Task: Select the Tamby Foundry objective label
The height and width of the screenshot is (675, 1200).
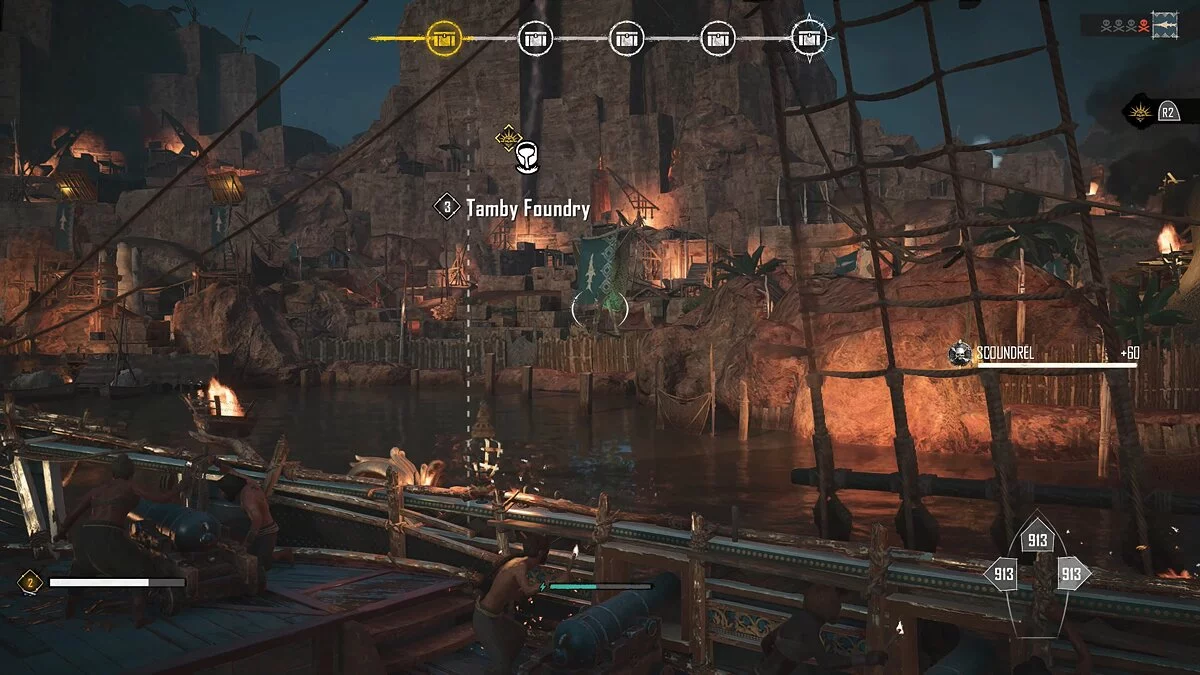Action: tap(527, 209)
